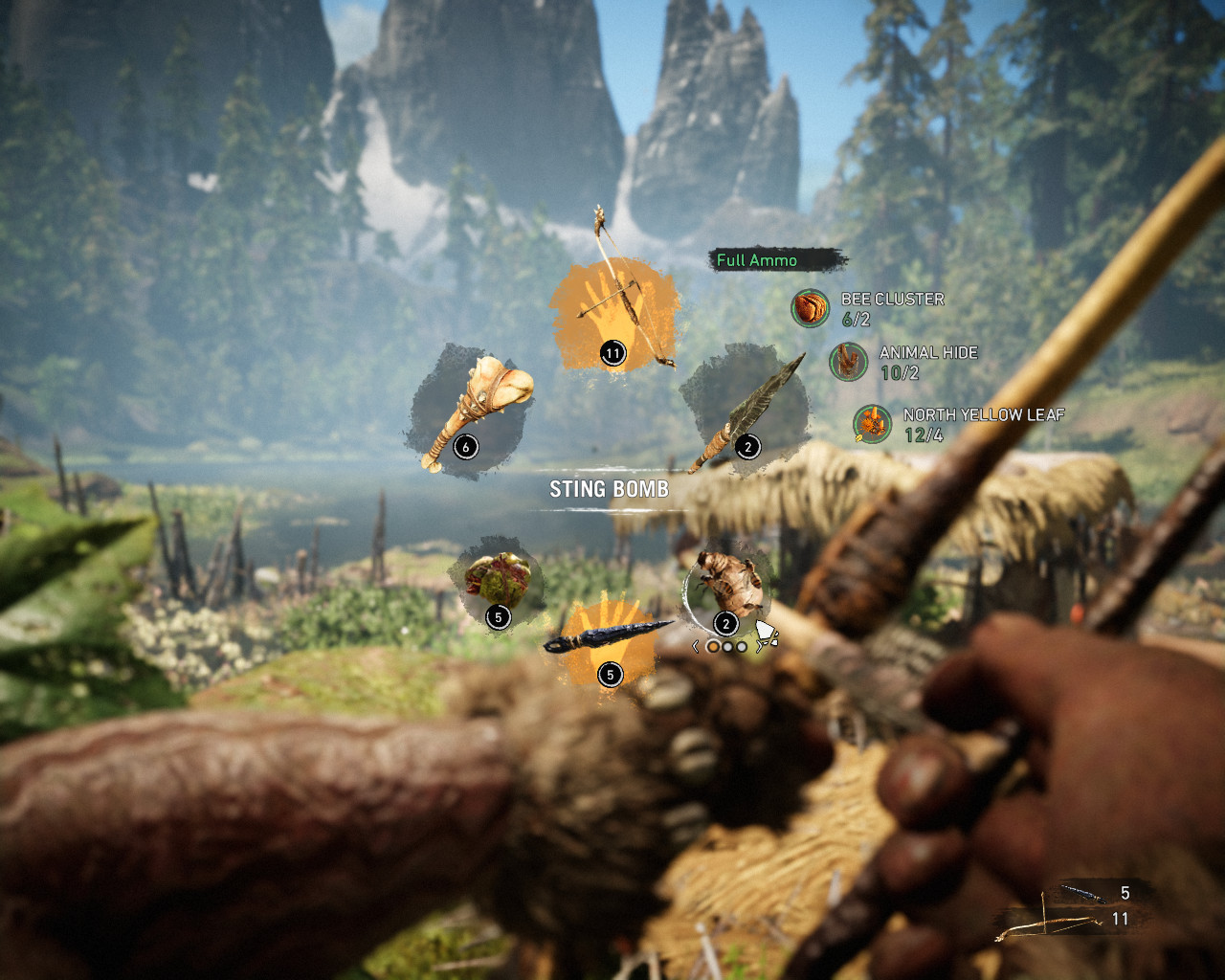Click the left chevron beside the page dots
Screen dimensions: 1225x980
[x=695, y=645]
